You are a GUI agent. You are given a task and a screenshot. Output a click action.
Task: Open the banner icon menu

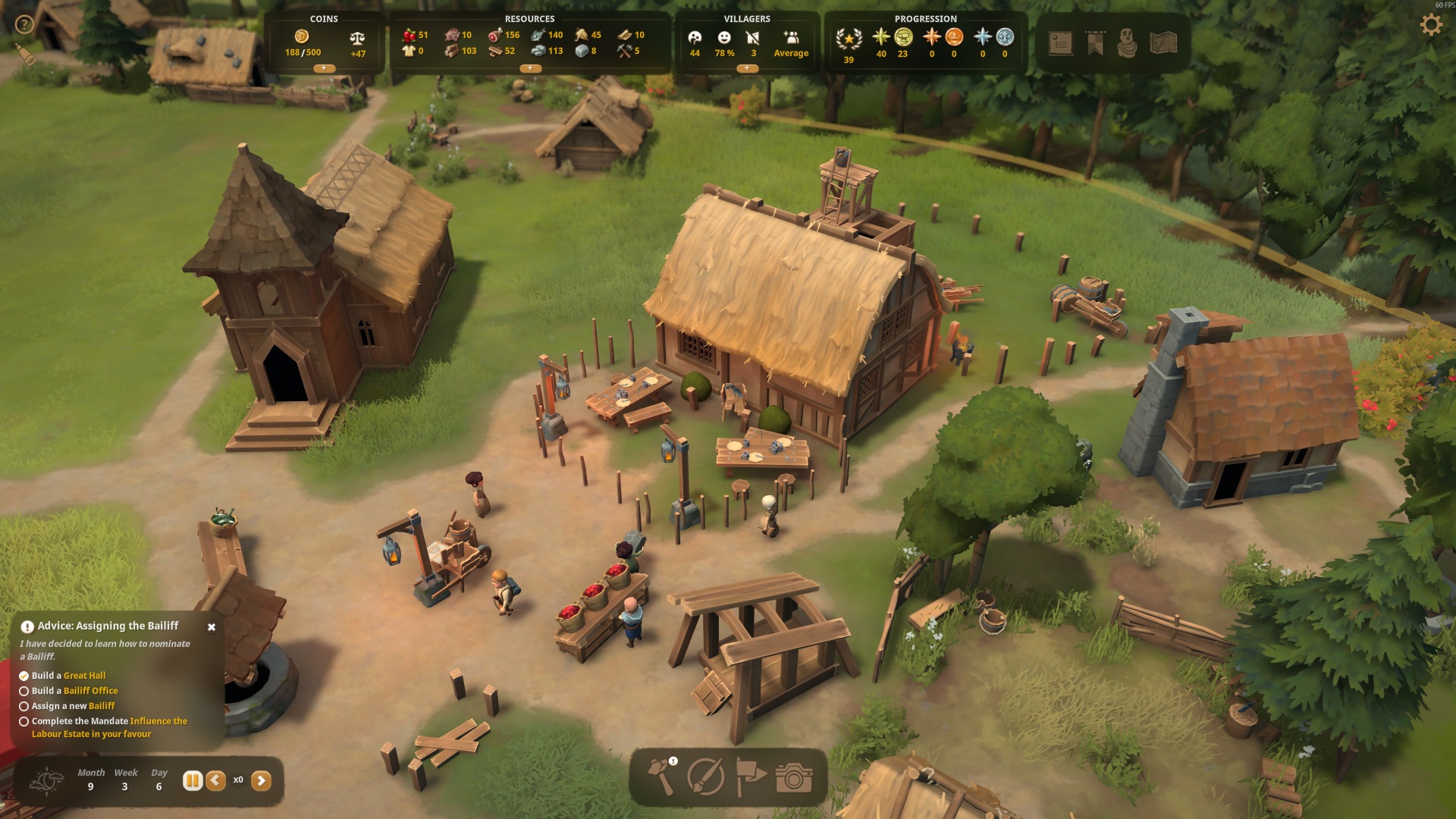pos(1095,43)
